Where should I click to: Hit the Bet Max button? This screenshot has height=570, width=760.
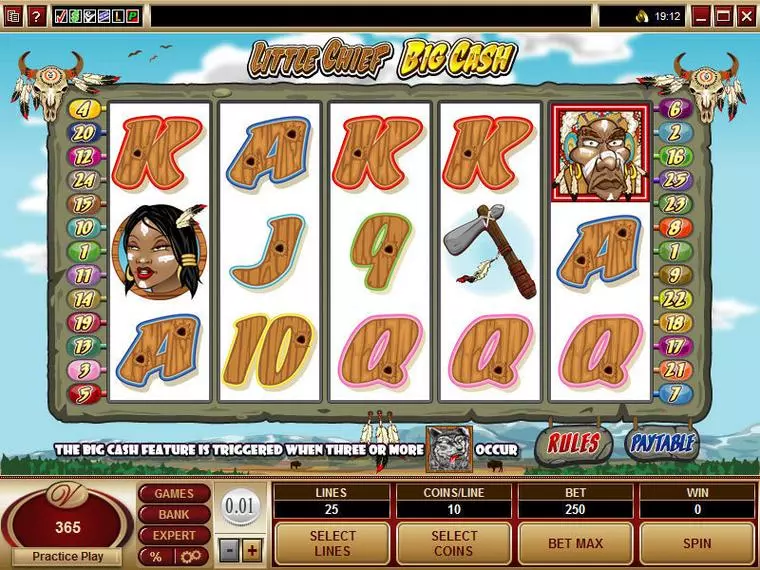pyautogui.click(x=575, y=543)
